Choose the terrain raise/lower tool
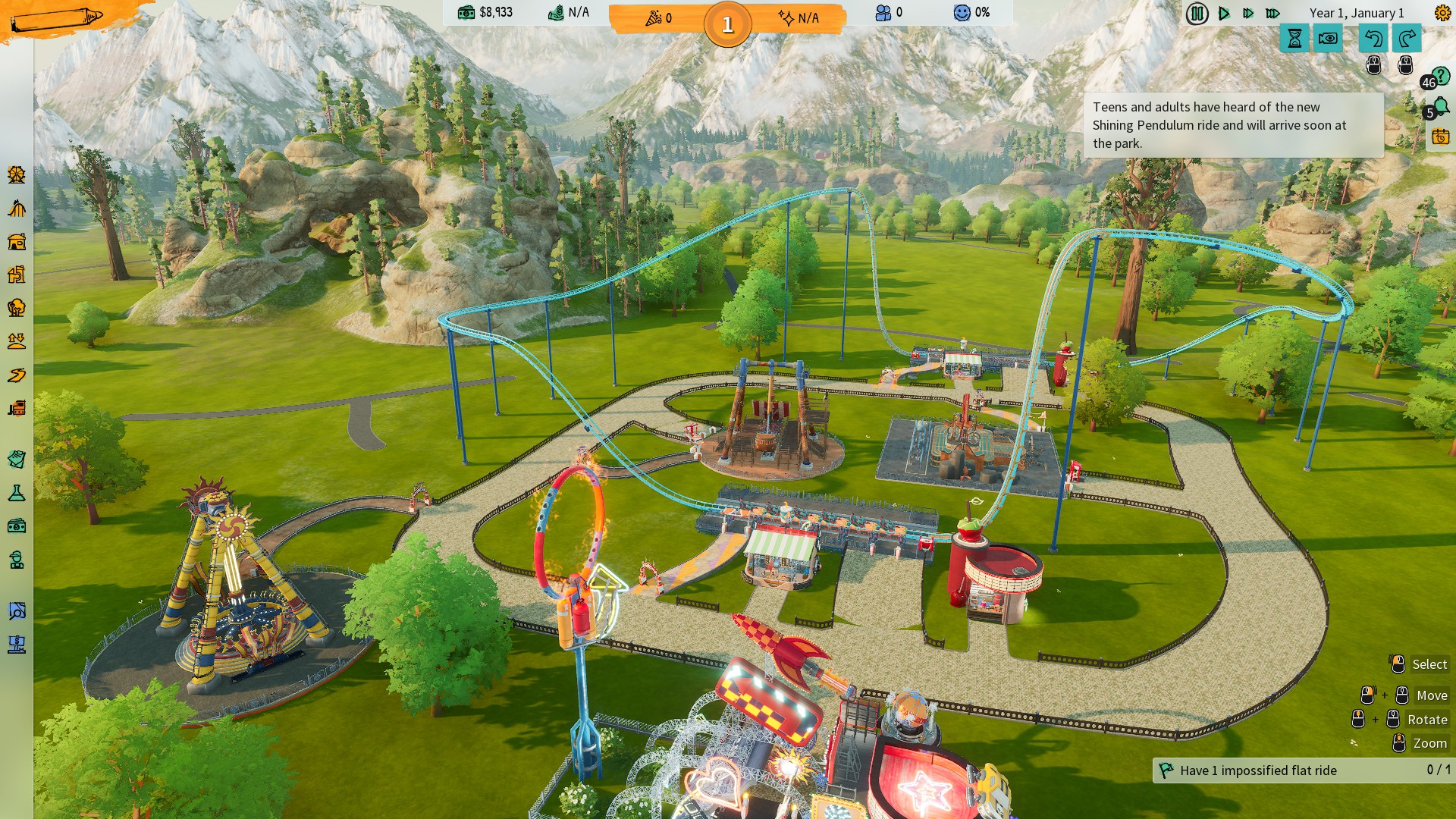The height and width of the screenshot is (819, 1456). pyautogui.click(x=17, y=341)
